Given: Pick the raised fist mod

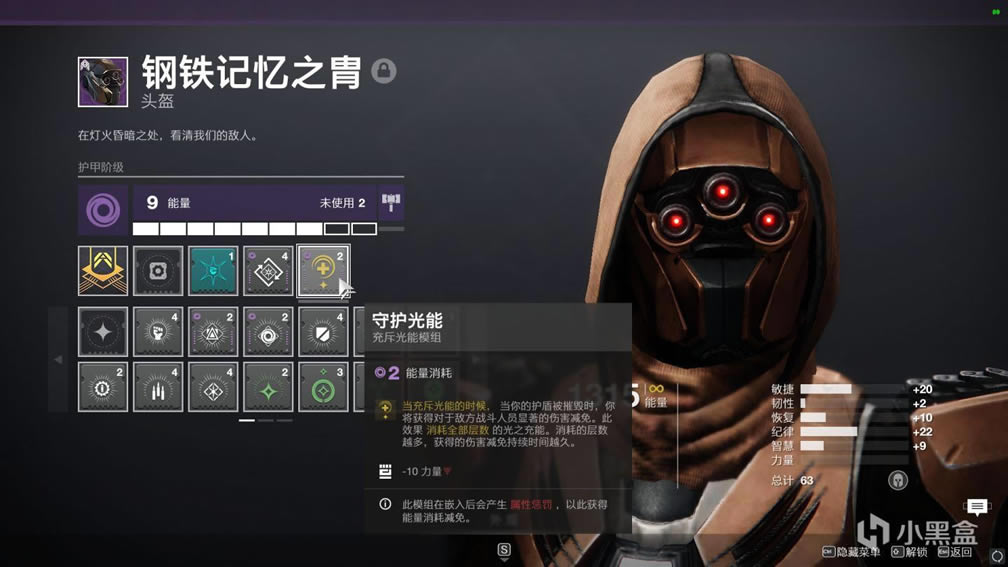Looking at the screenshot, I should tap(158, 332).
